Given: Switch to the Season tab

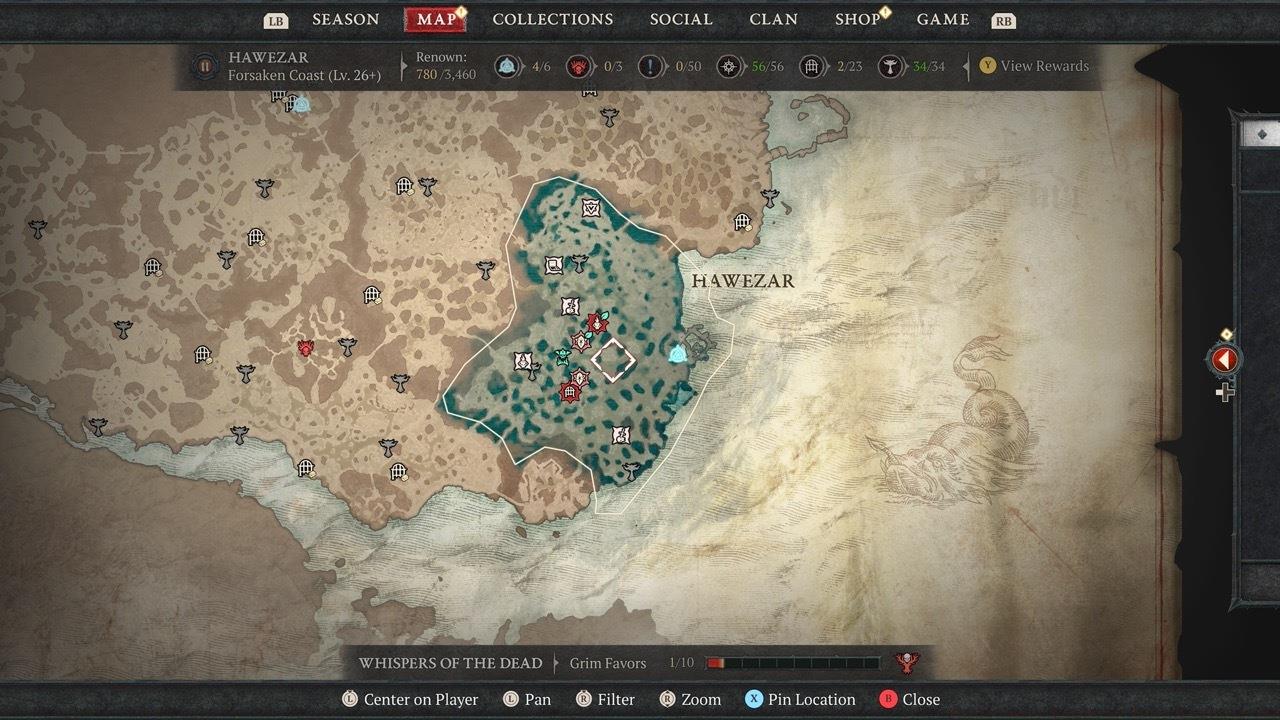Looking at the screenshot, I should 346,19.
